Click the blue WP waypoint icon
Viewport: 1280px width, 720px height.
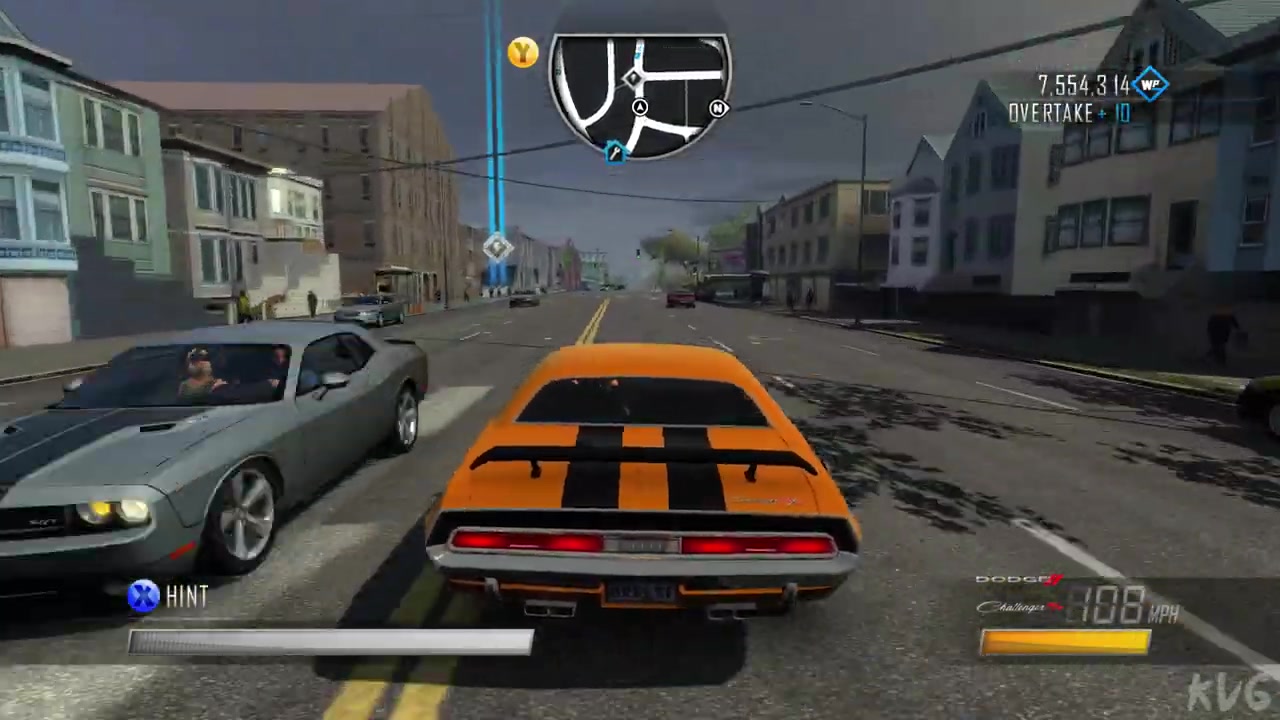click(x=1148, y=86)
